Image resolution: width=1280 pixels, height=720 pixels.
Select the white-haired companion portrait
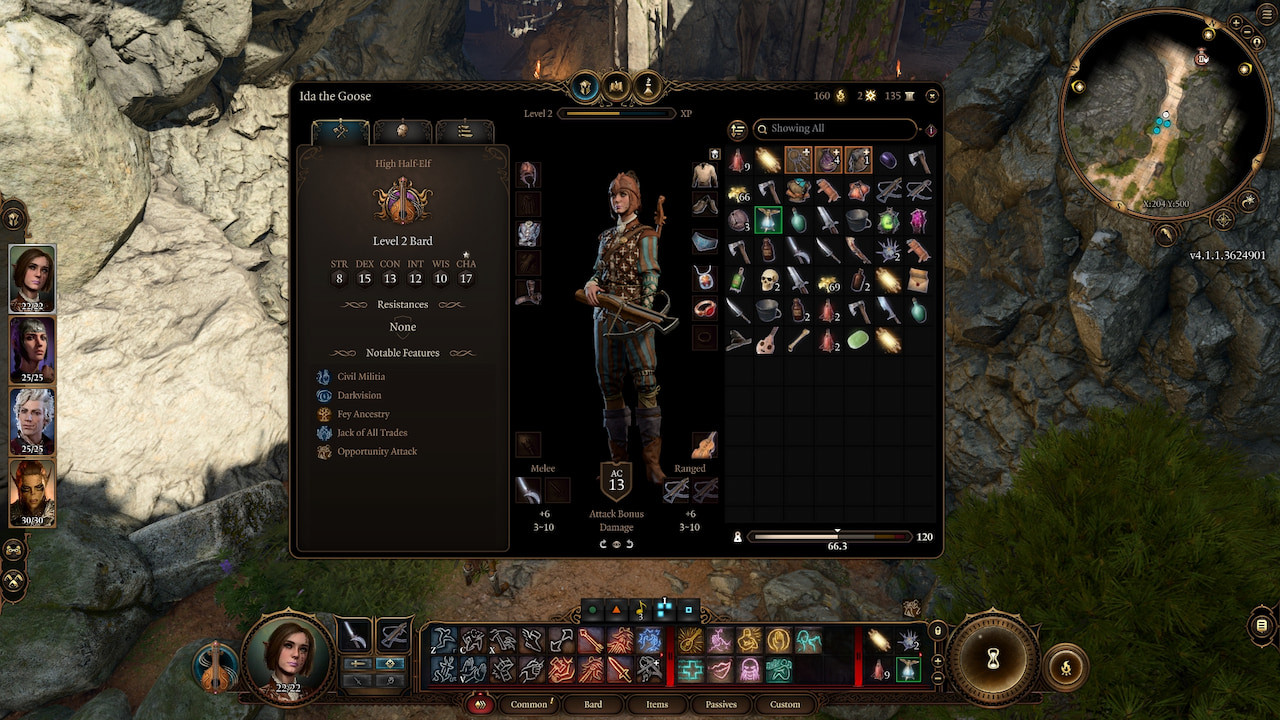[x=32, y=421]
